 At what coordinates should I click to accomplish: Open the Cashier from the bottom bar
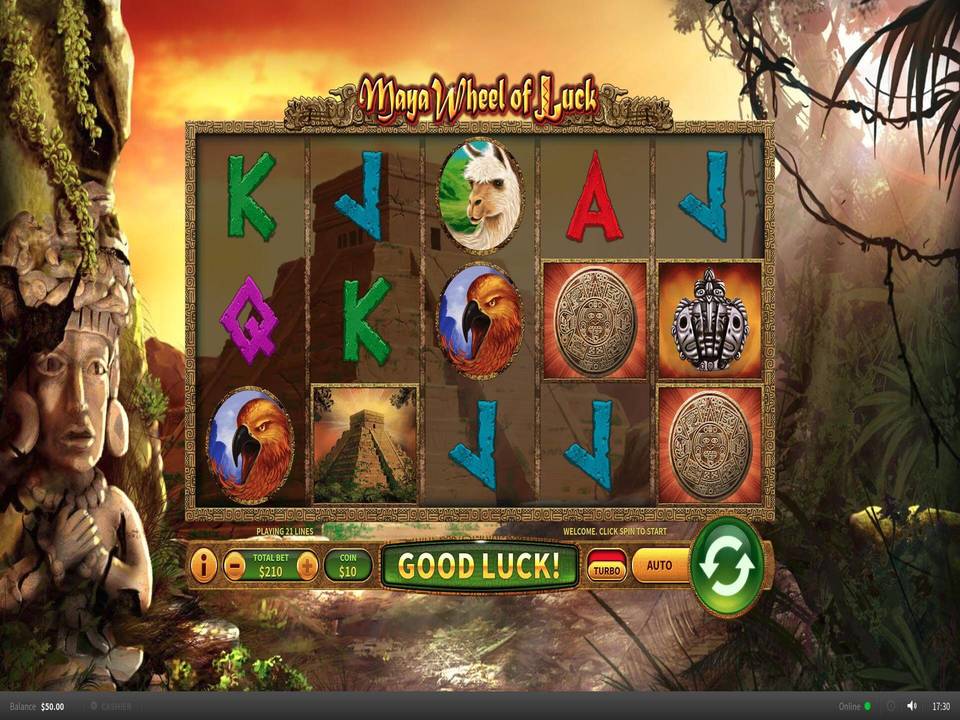[112, 706]
